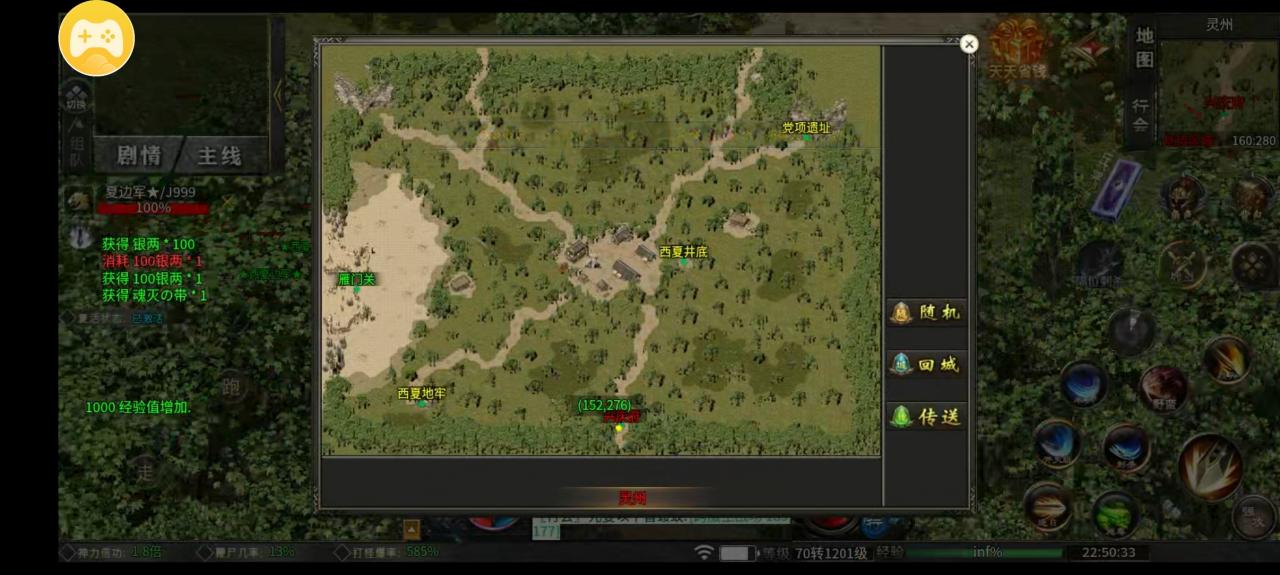
Task: Switch to the 剧情 story tab
Action: [x=139, y=155]
